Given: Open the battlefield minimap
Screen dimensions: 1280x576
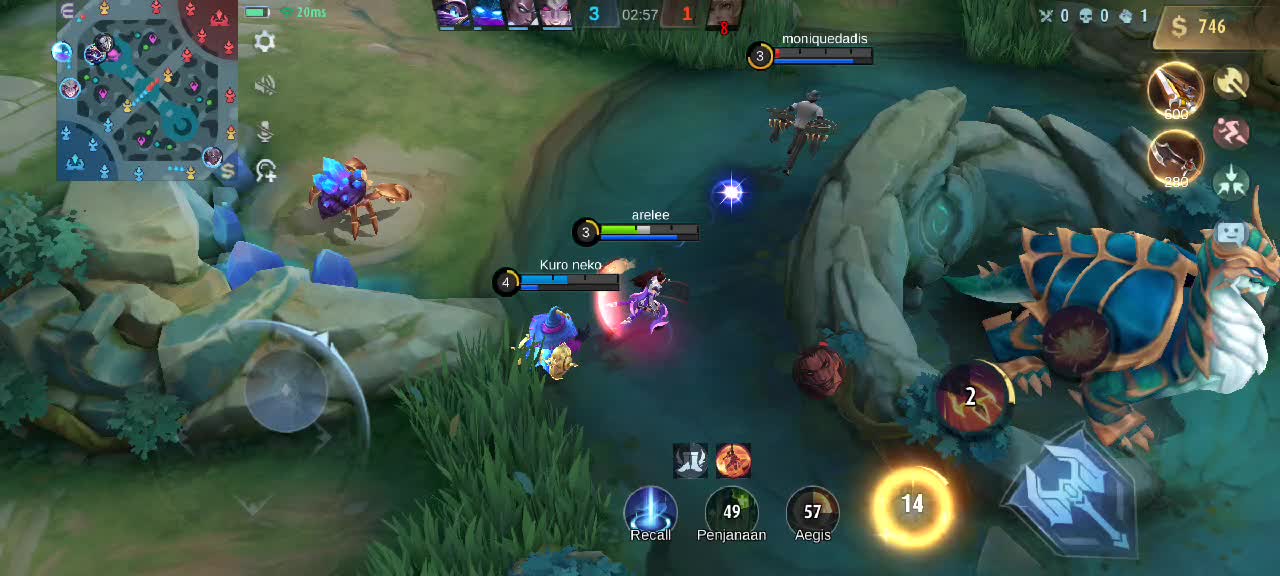Looking at the screenshot, I should 146,90.
